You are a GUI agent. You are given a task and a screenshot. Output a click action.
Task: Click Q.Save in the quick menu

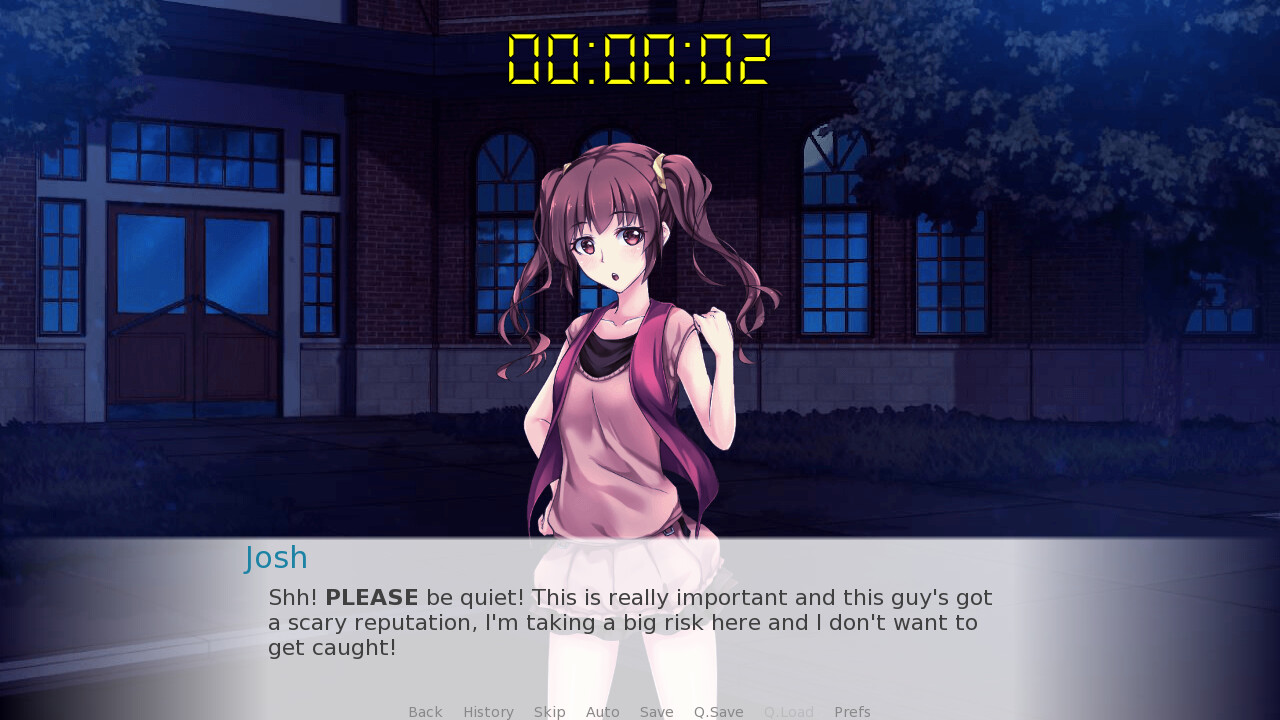718,711
